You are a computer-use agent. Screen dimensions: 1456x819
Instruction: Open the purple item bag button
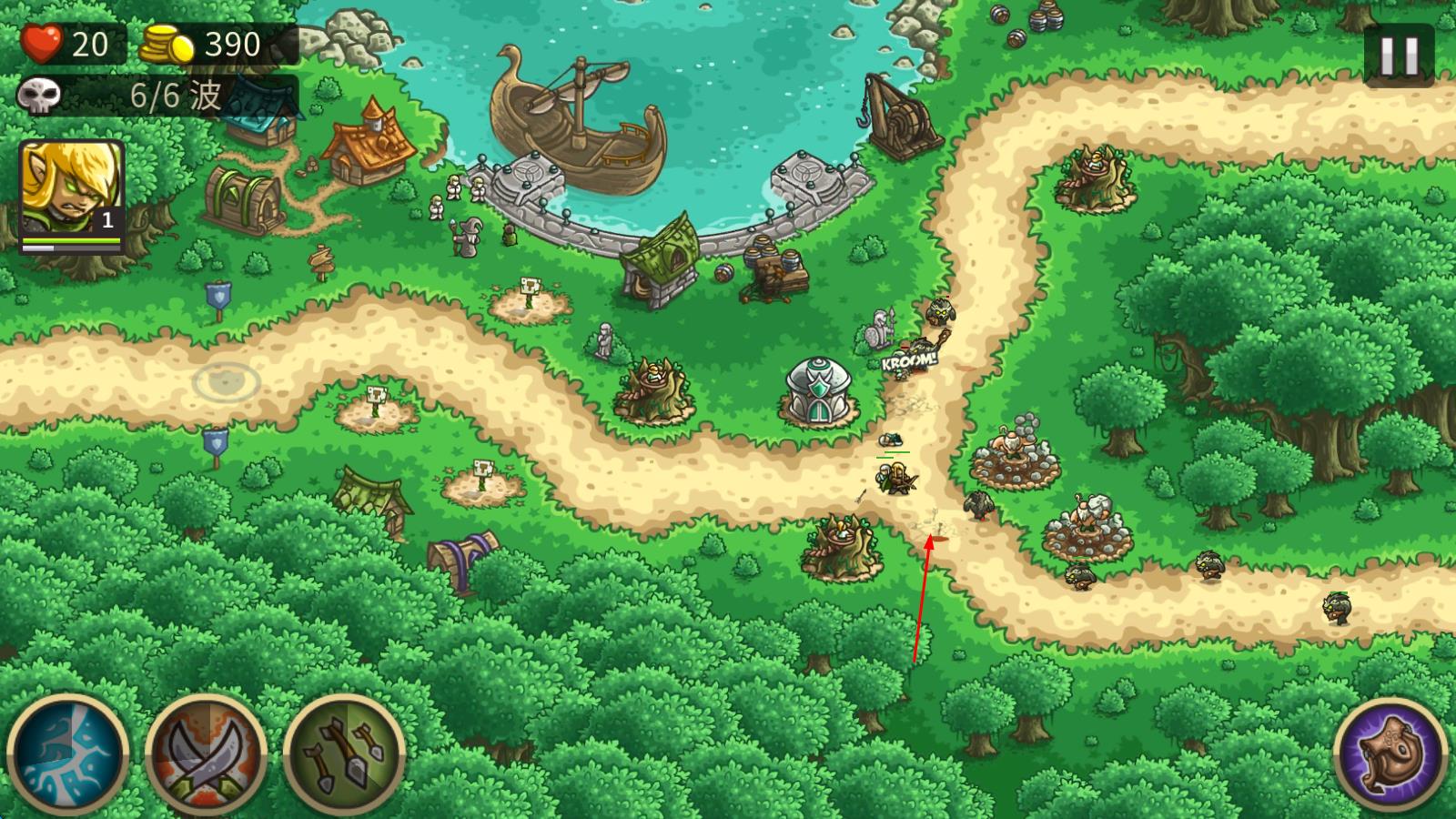pos(1390,754)
